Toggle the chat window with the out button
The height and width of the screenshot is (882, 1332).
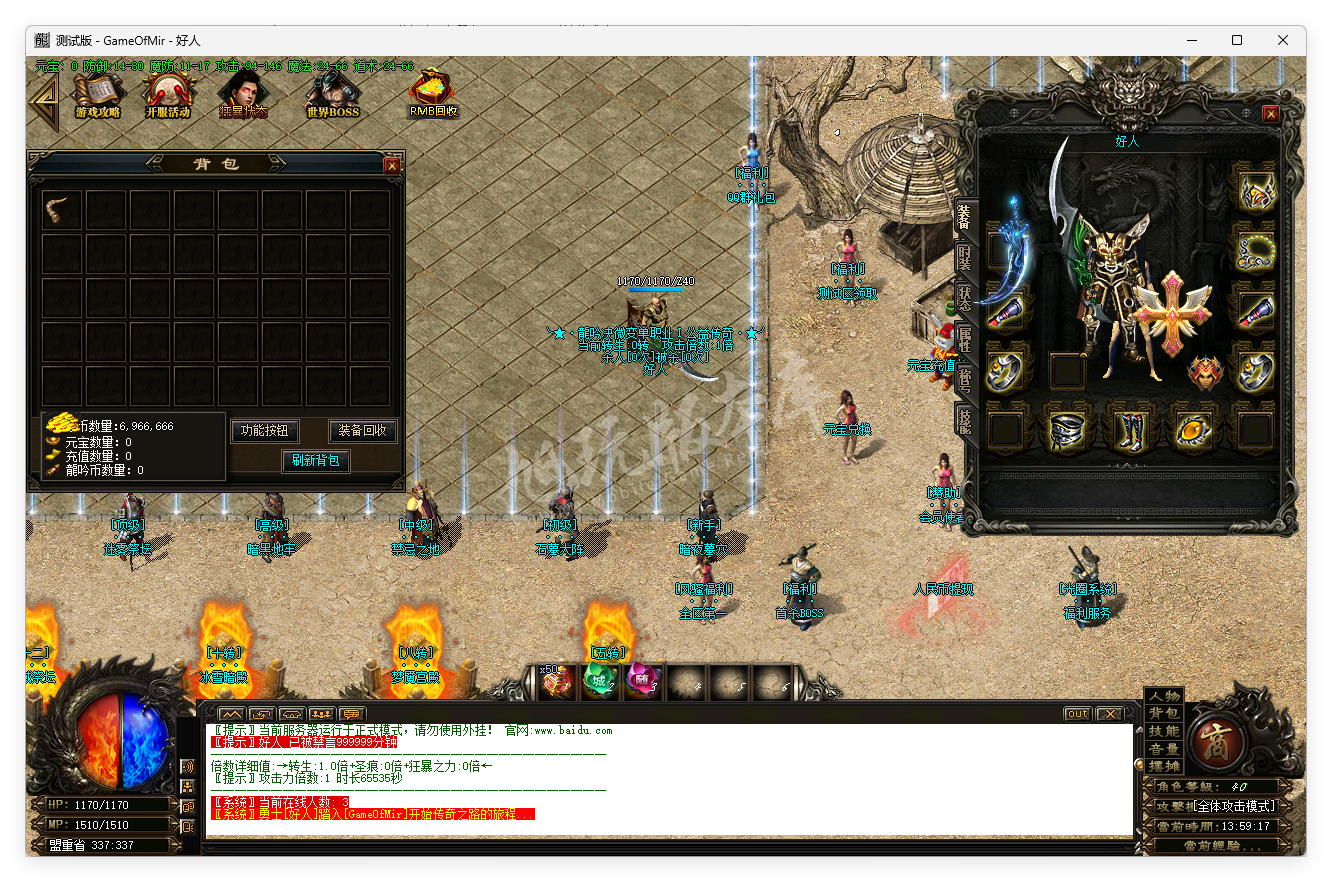[x=1077, y=713]
